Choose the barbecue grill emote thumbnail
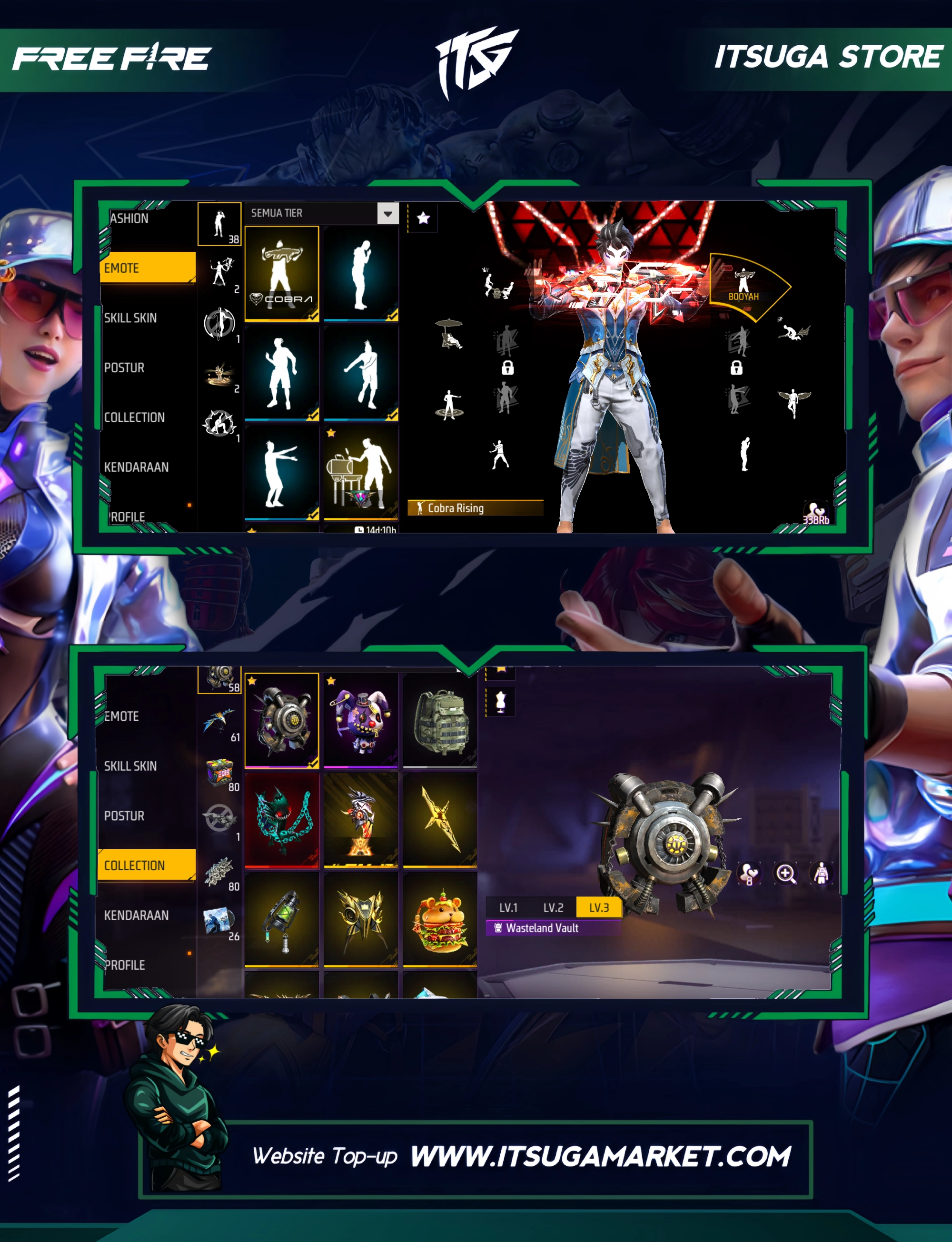The image size is (952, 1242). [361, 472]
